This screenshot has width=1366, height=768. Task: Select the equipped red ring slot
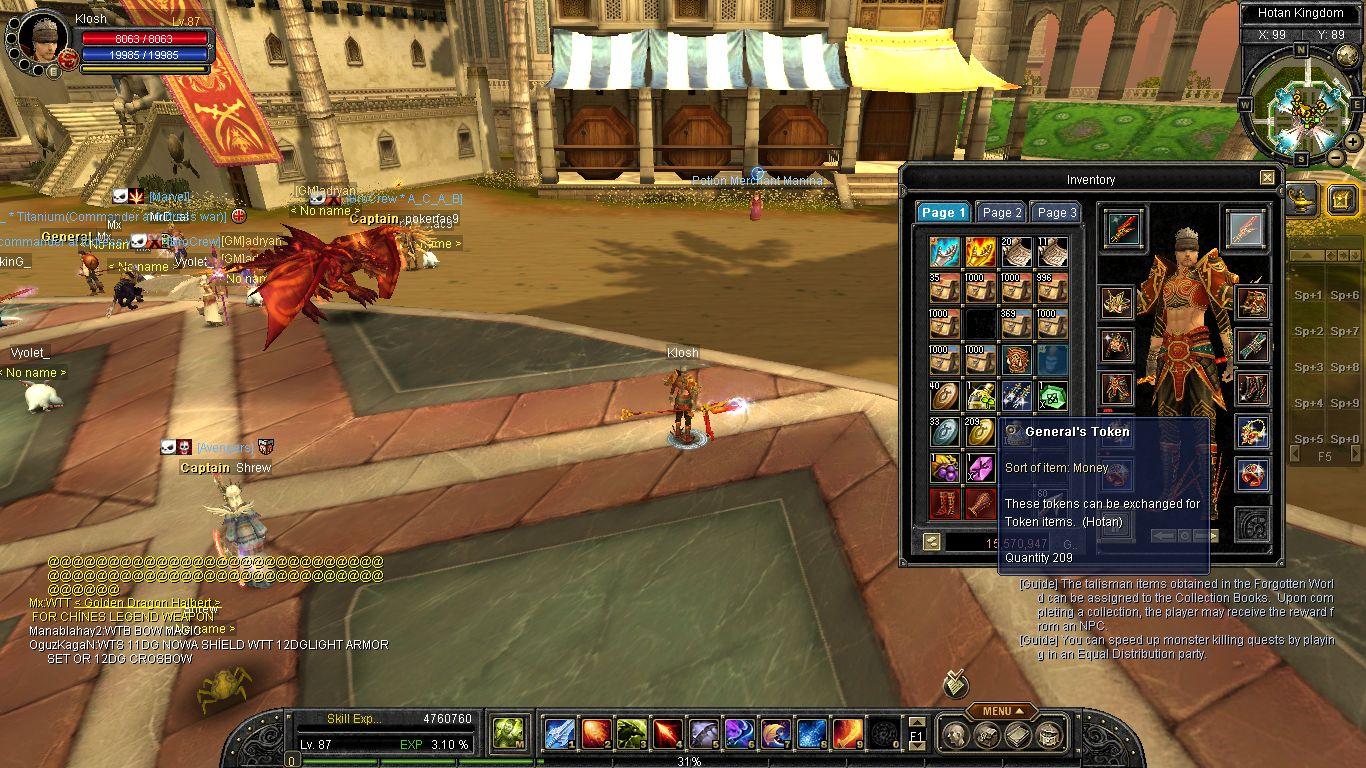tap(1253, 475)
